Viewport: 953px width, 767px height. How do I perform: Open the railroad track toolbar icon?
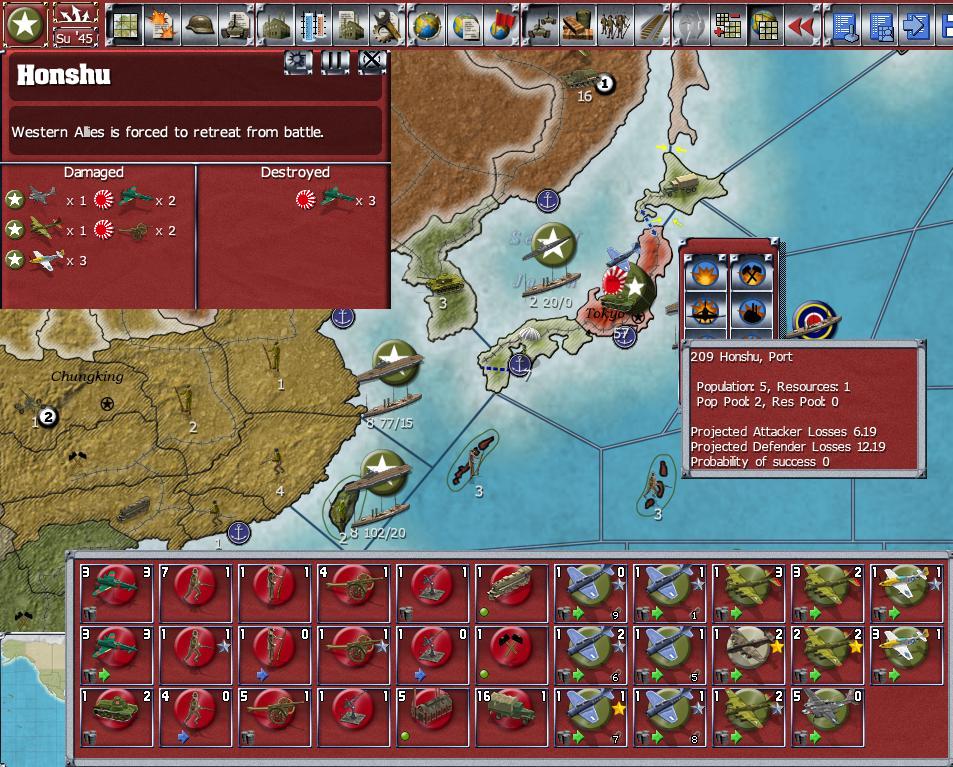pyautogui.click(x=653, y=26)
